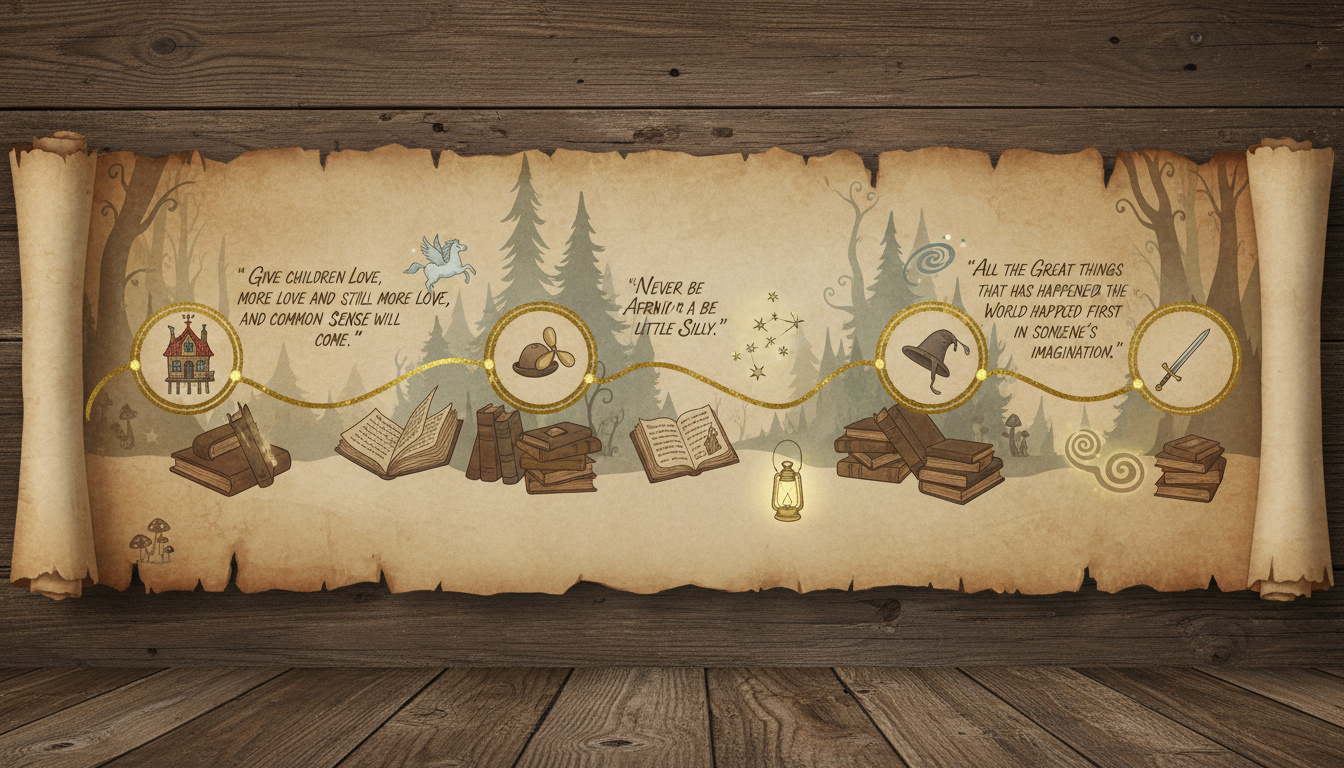
Task: Select the sword level node
Action: [x=1184, y=358]
